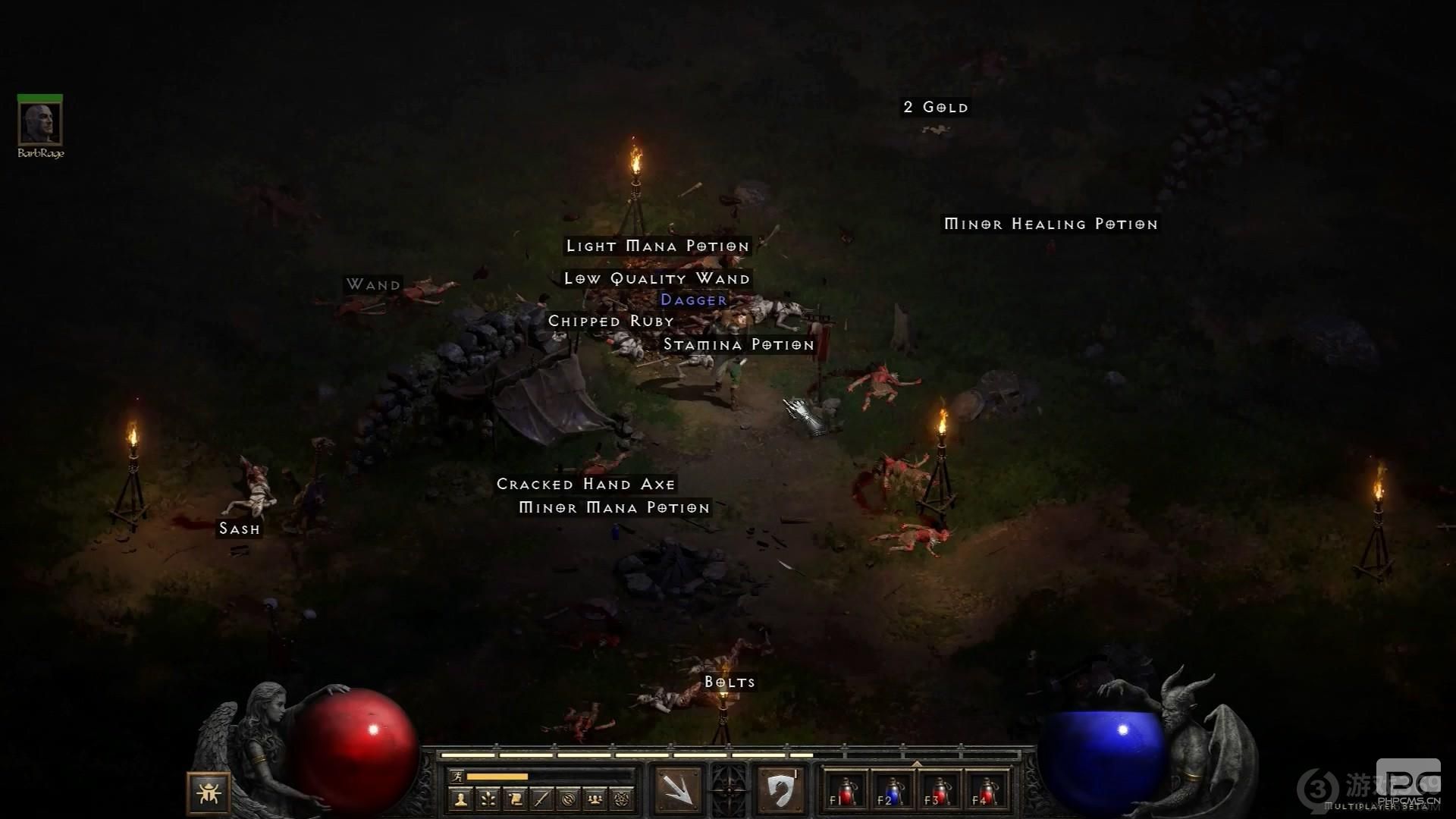Screen dimensions: 1456x819
Task: Use the F1 healing potion
Action: click(843, 791)
